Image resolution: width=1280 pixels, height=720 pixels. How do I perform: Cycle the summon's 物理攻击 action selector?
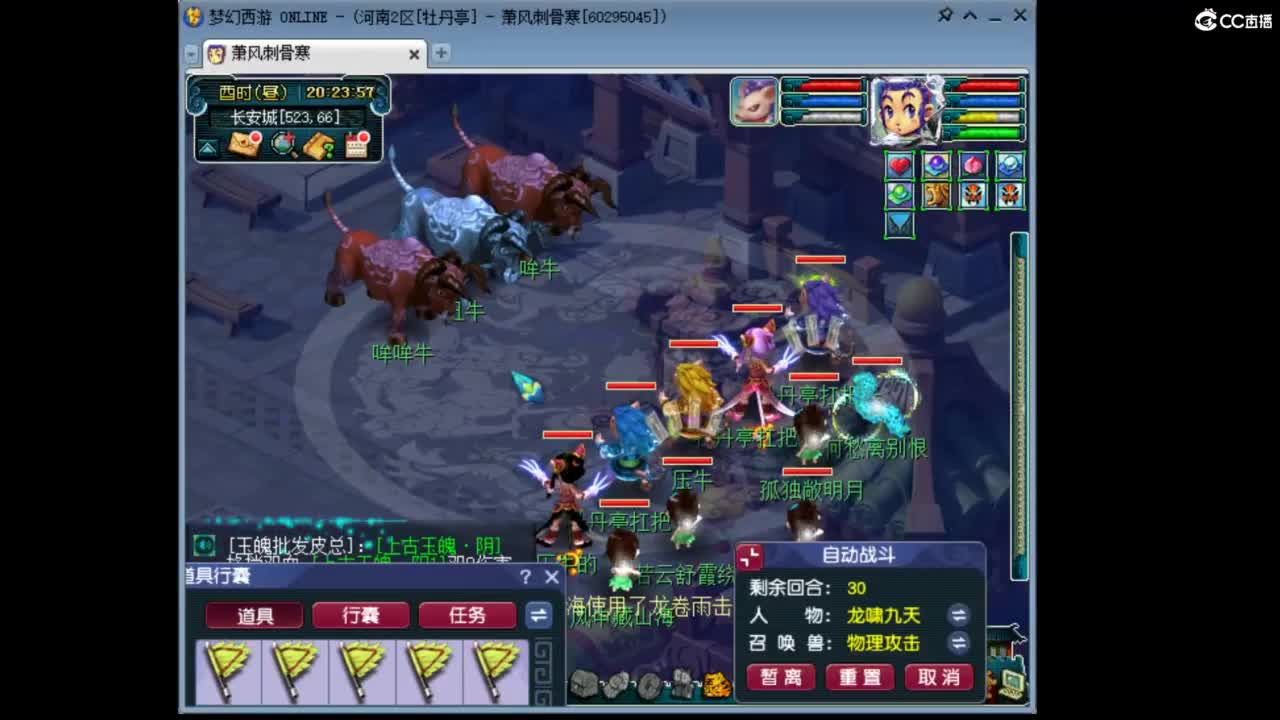point(958,644)
